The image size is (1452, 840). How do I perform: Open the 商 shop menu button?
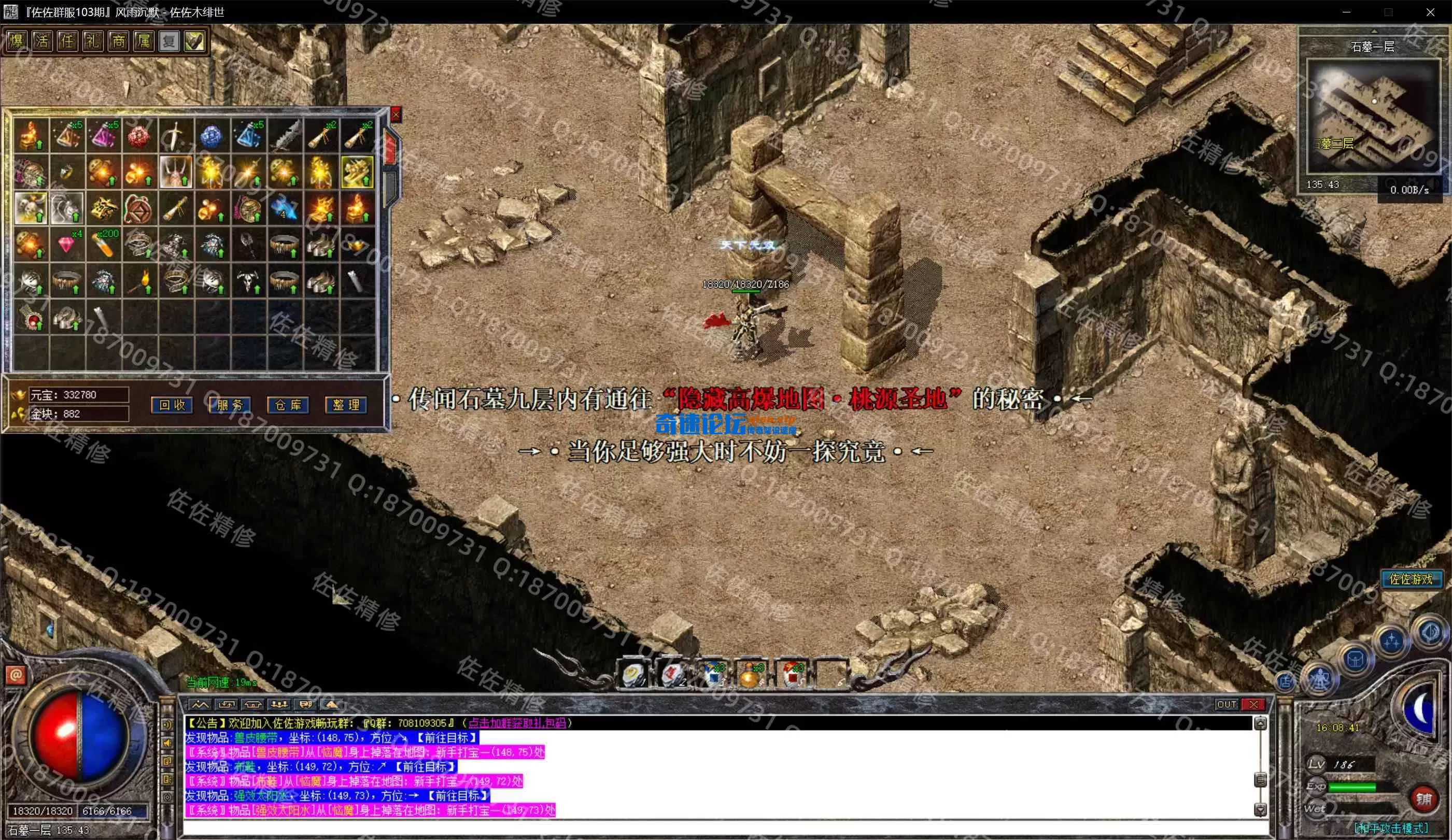[118, 41]
